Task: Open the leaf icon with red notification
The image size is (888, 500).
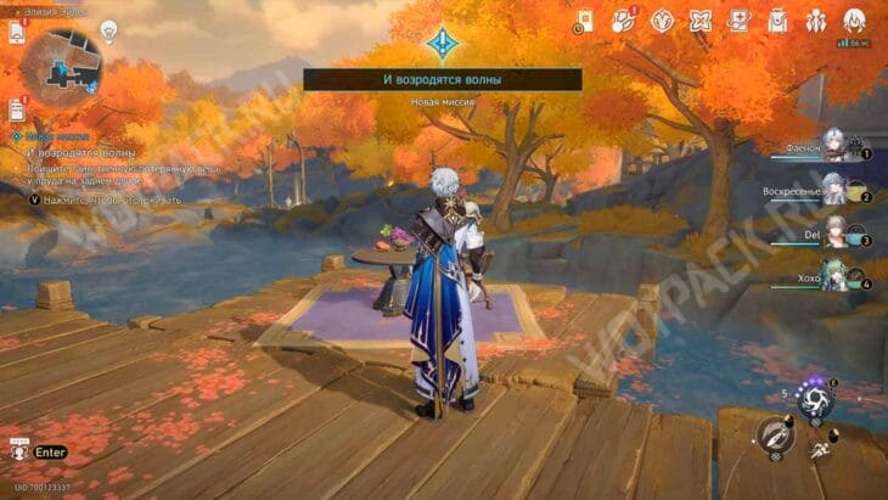Action: click(623, 20)
